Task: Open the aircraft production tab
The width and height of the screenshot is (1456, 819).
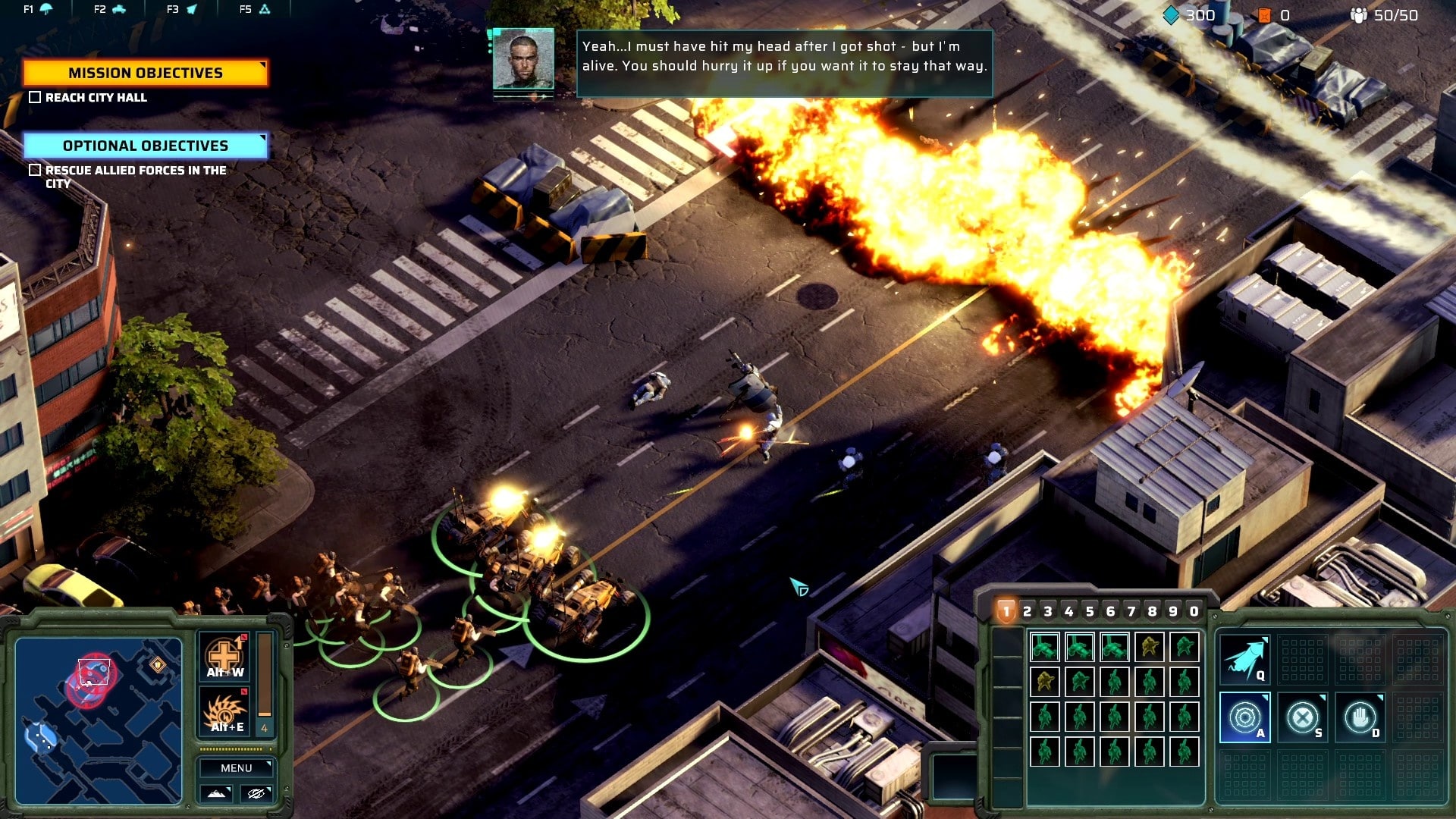Action: pos(182,9)
